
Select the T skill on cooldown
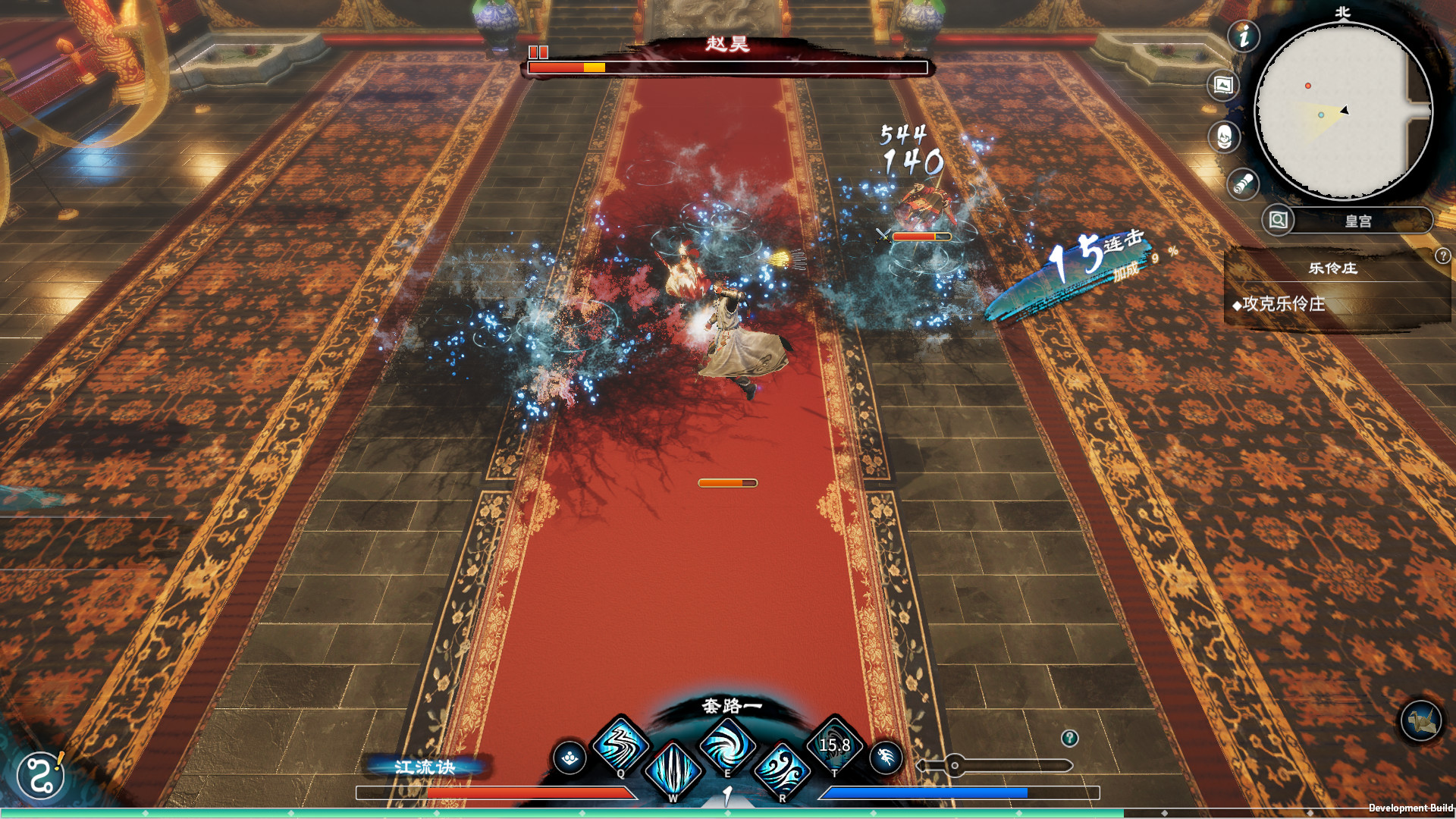(834, 745)
